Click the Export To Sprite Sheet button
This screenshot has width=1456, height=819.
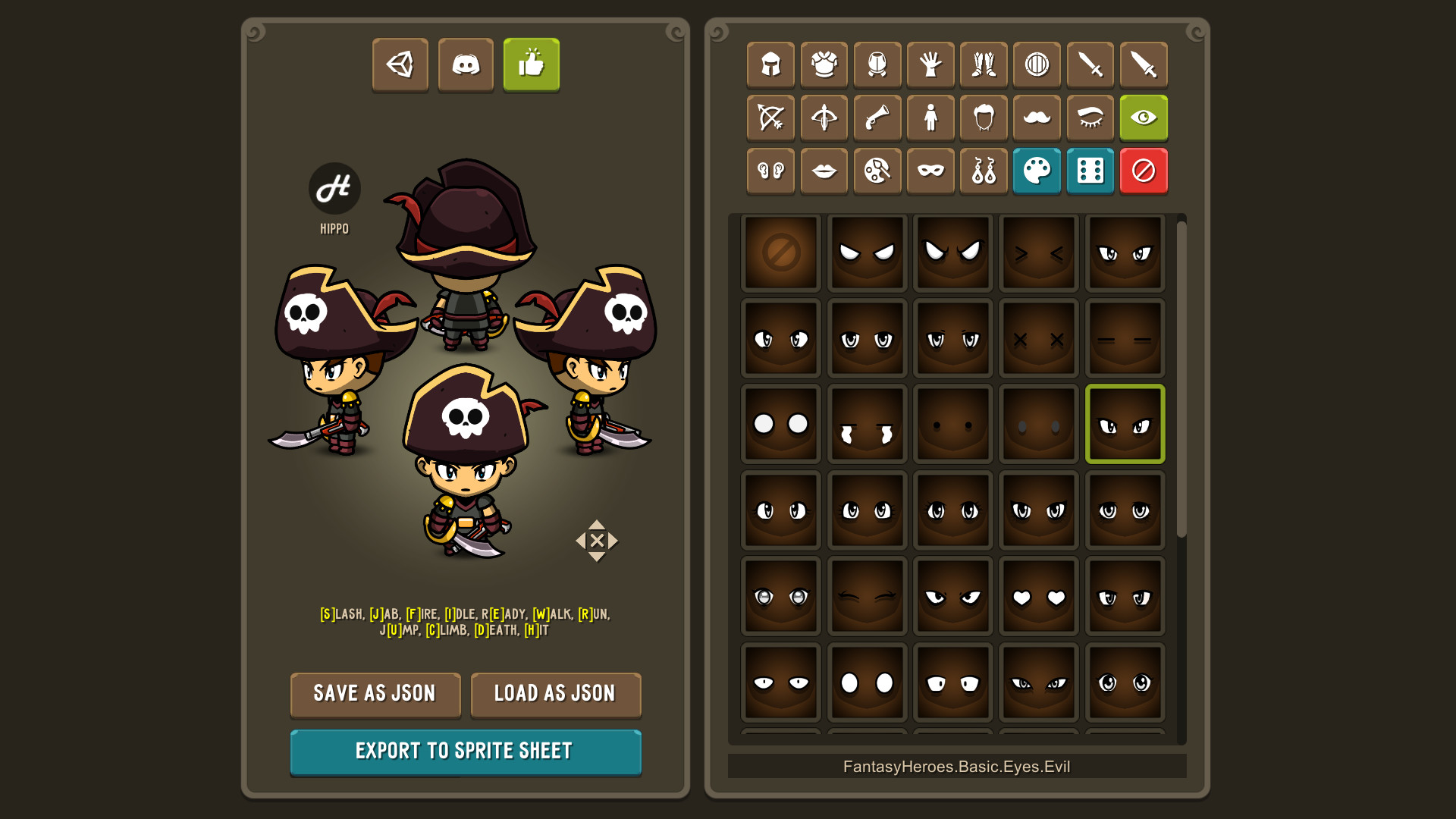[x=466, y=751]
